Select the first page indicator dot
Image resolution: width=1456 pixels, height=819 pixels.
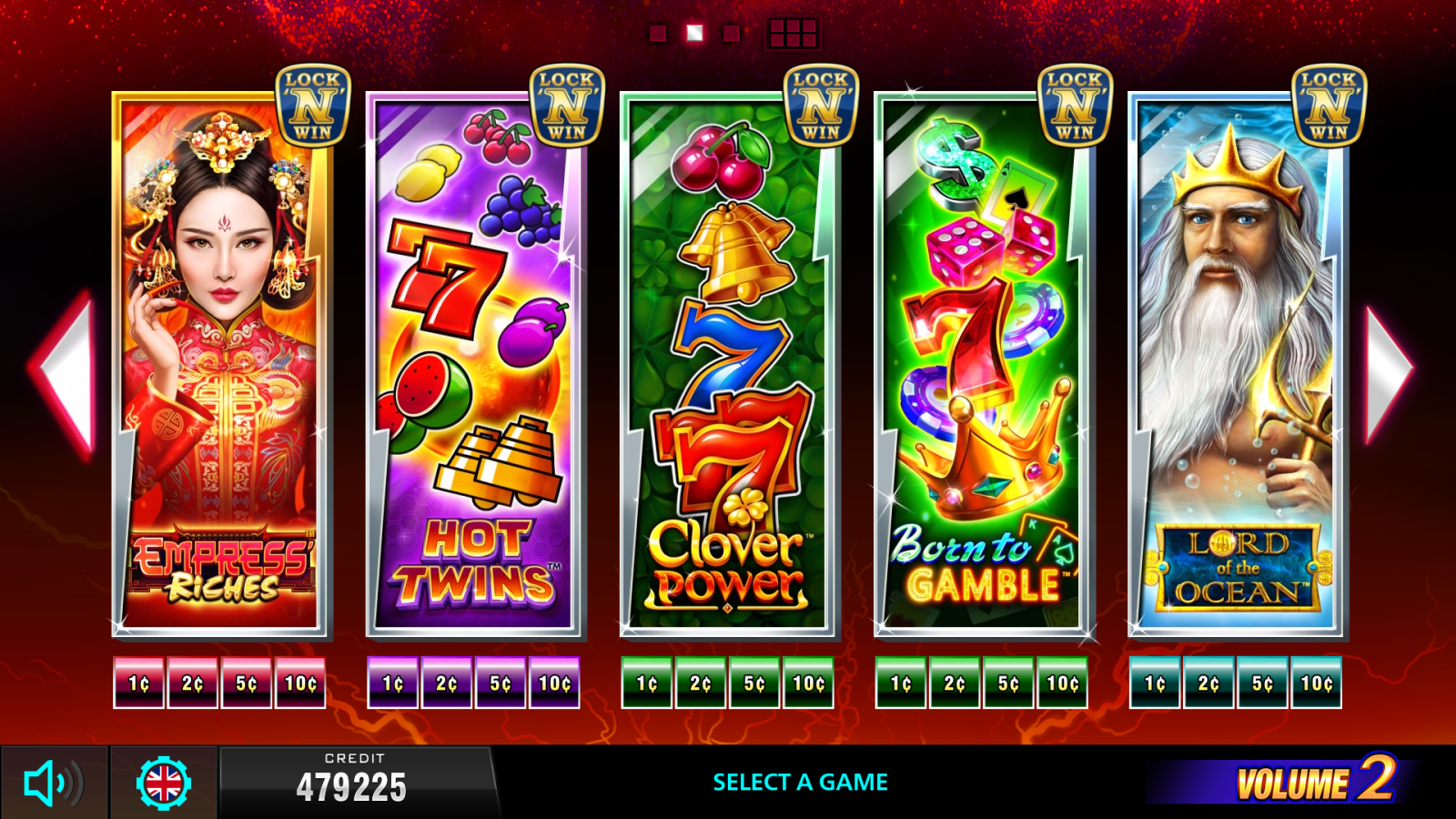tap(657, 34)
